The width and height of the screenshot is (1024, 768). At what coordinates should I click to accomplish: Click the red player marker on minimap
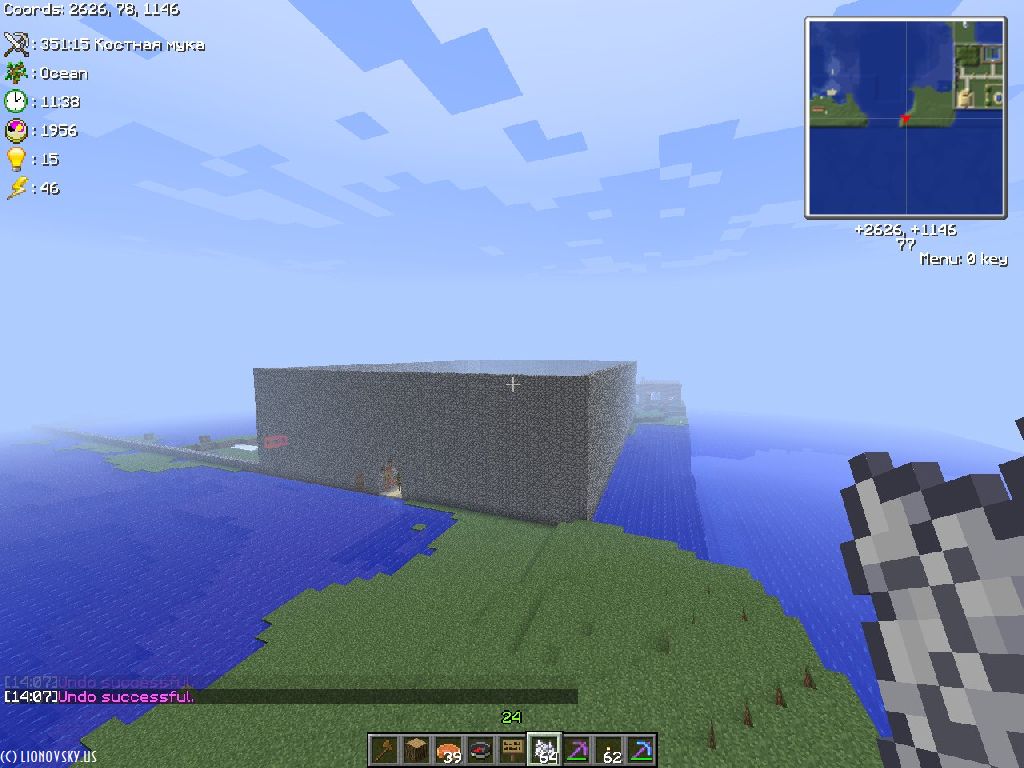point(905,120)
